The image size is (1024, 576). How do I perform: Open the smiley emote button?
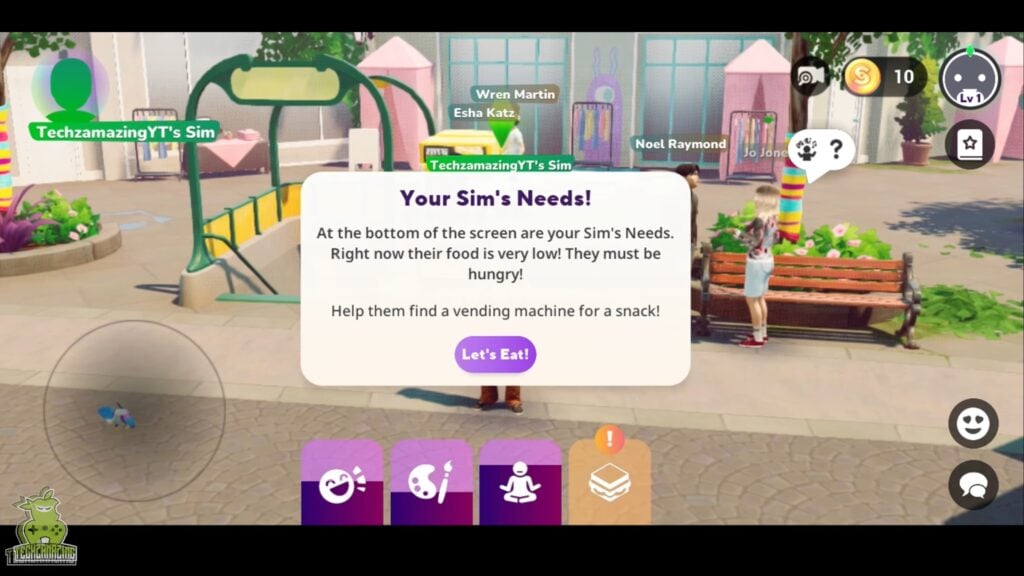pyautogui.click(x=972, y=423)
